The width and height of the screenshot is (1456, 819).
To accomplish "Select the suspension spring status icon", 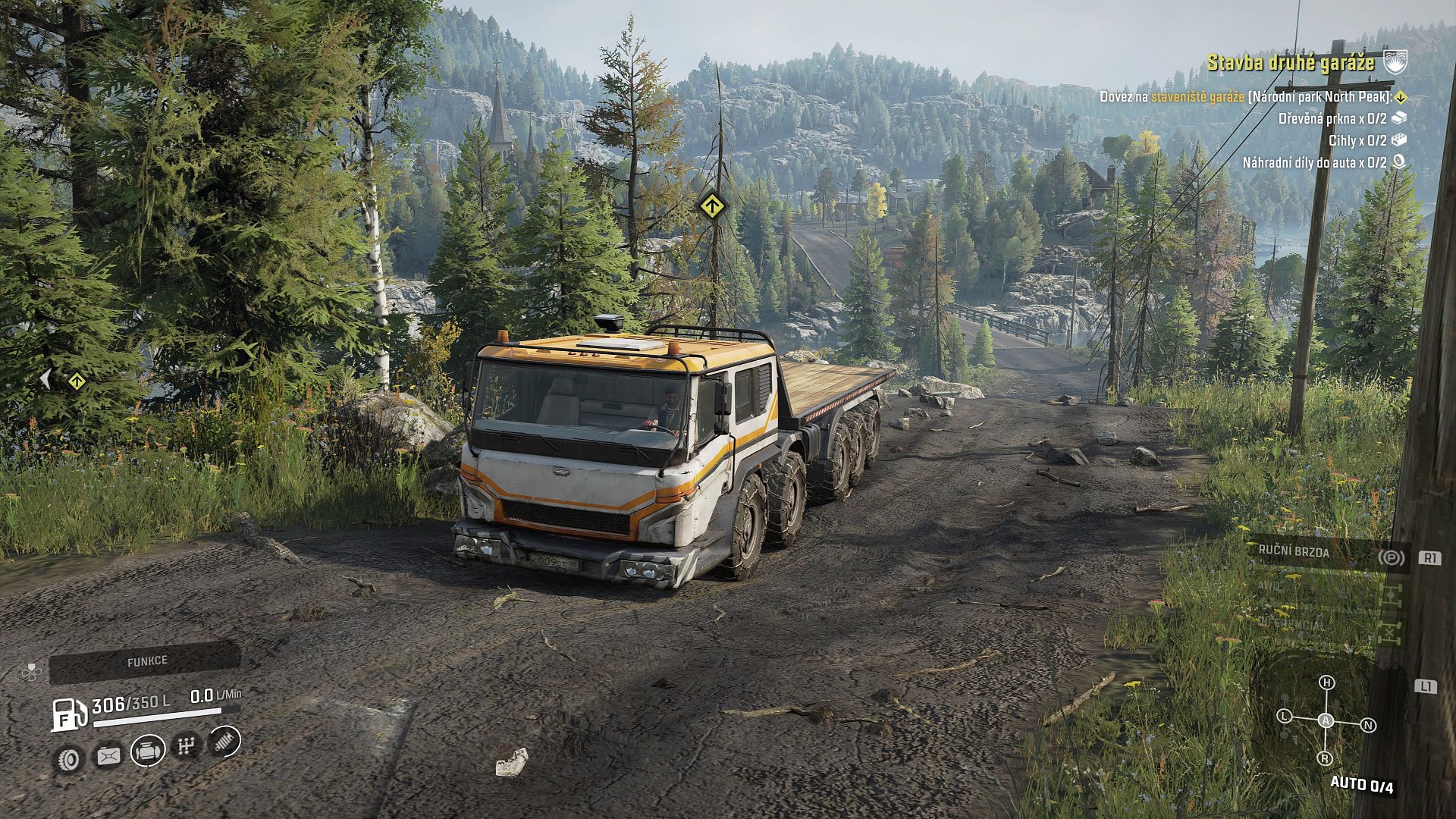I will 224,741.
